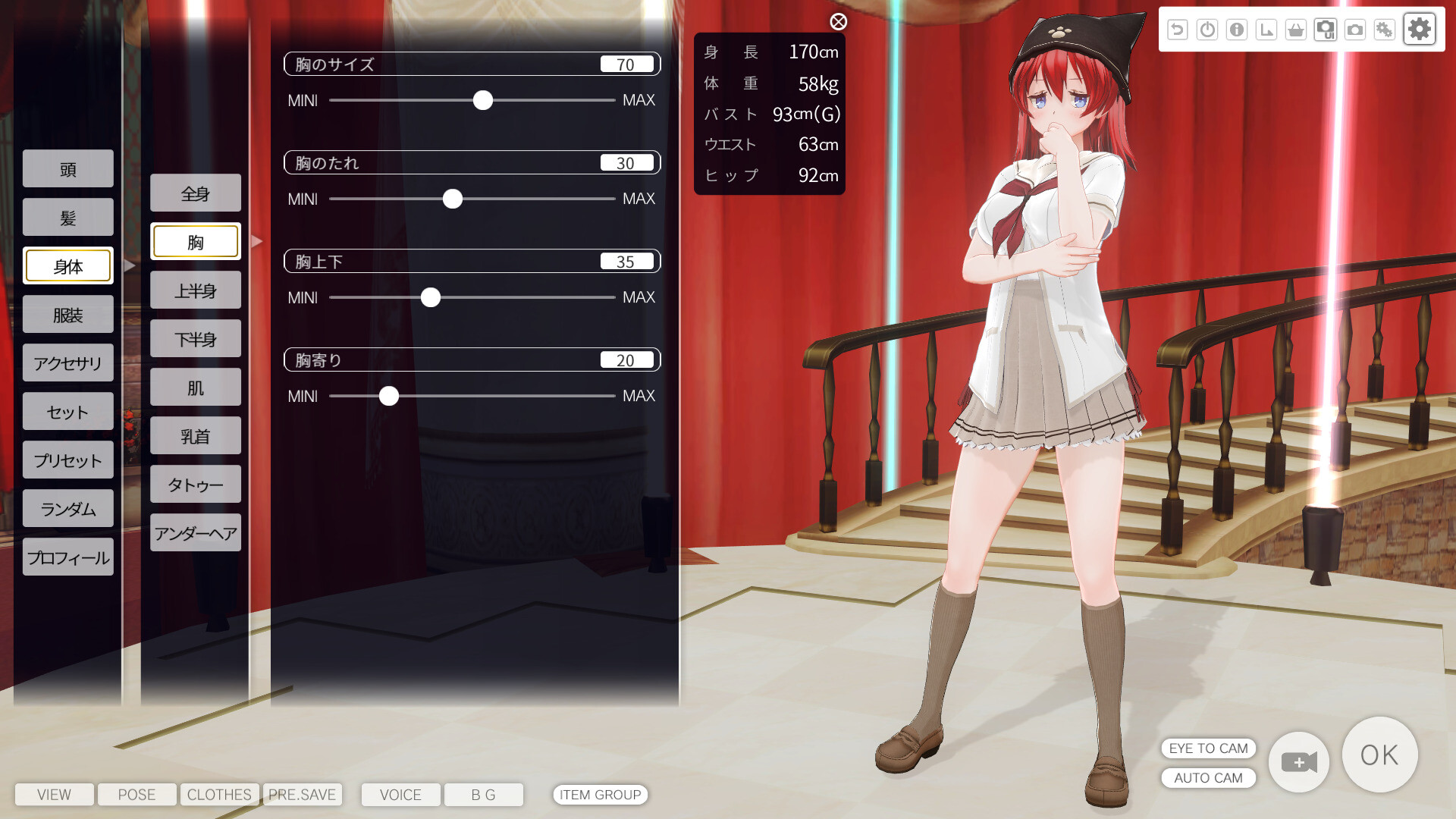Viewport: 1456px width, 819px height.
Task: Select the 髪 (hair) category
Action: (68, 218)
